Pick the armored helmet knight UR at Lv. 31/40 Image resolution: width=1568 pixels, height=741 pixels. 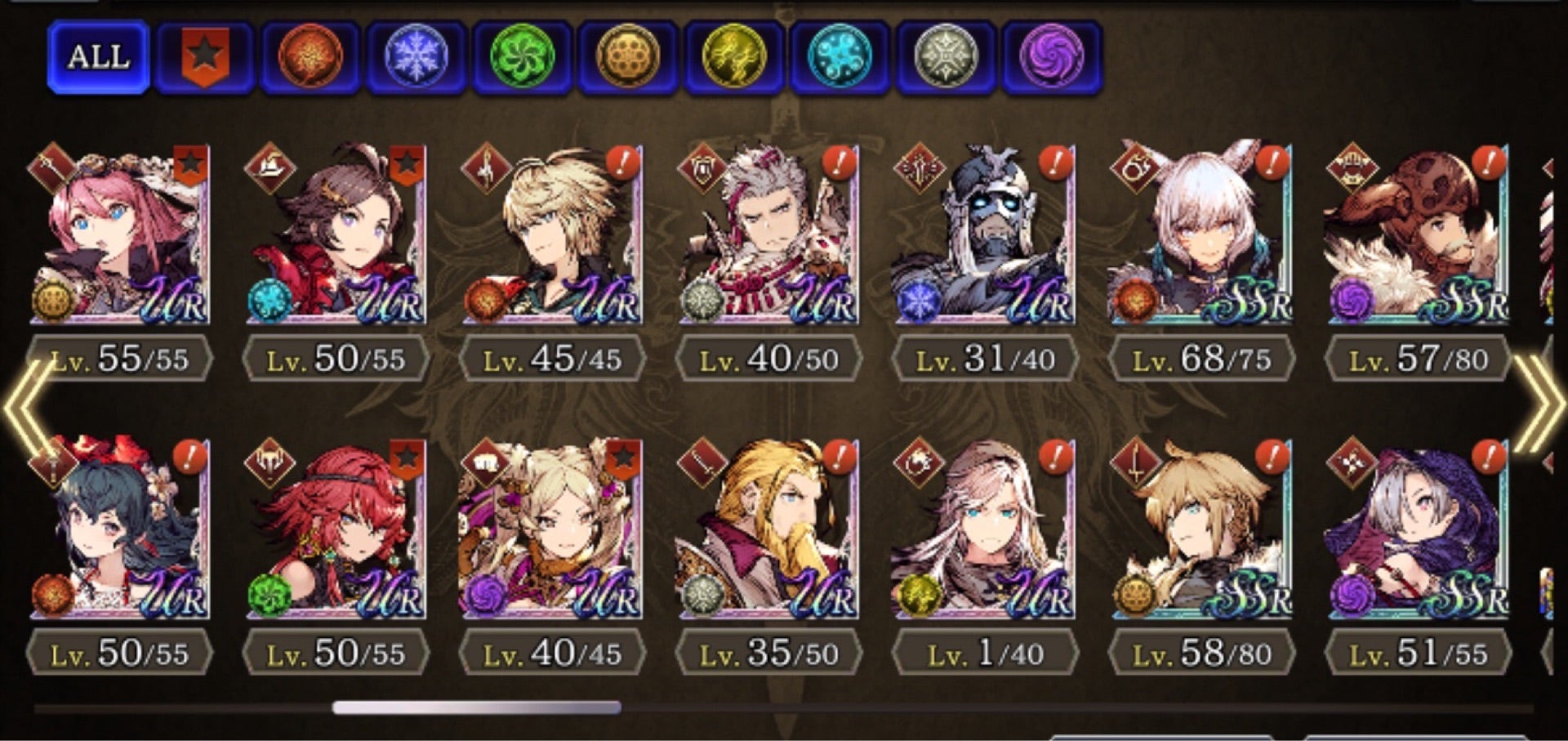point(986,235)
